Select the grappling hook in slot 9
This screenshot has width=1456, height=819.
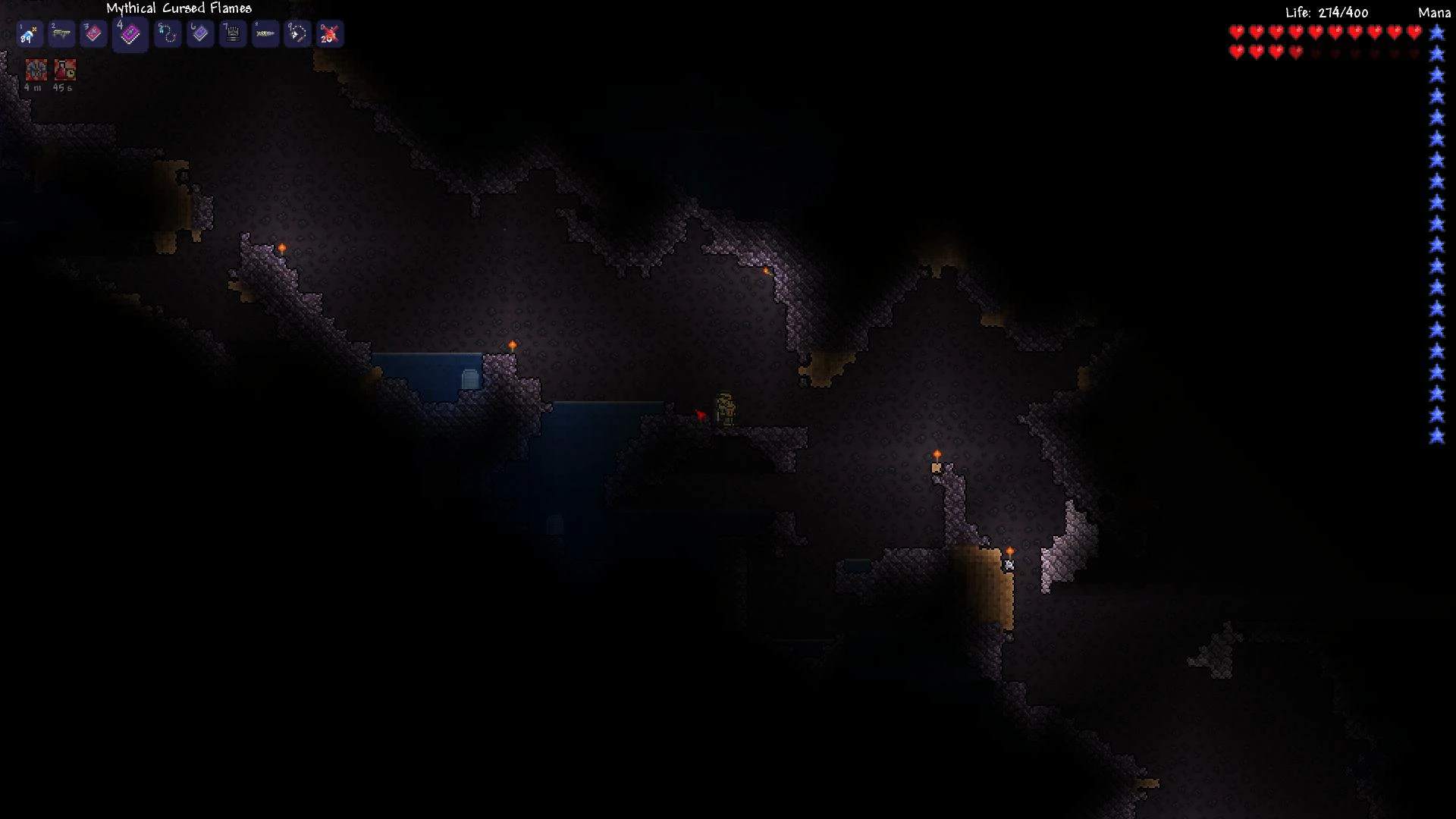click(x=298, y=33)
